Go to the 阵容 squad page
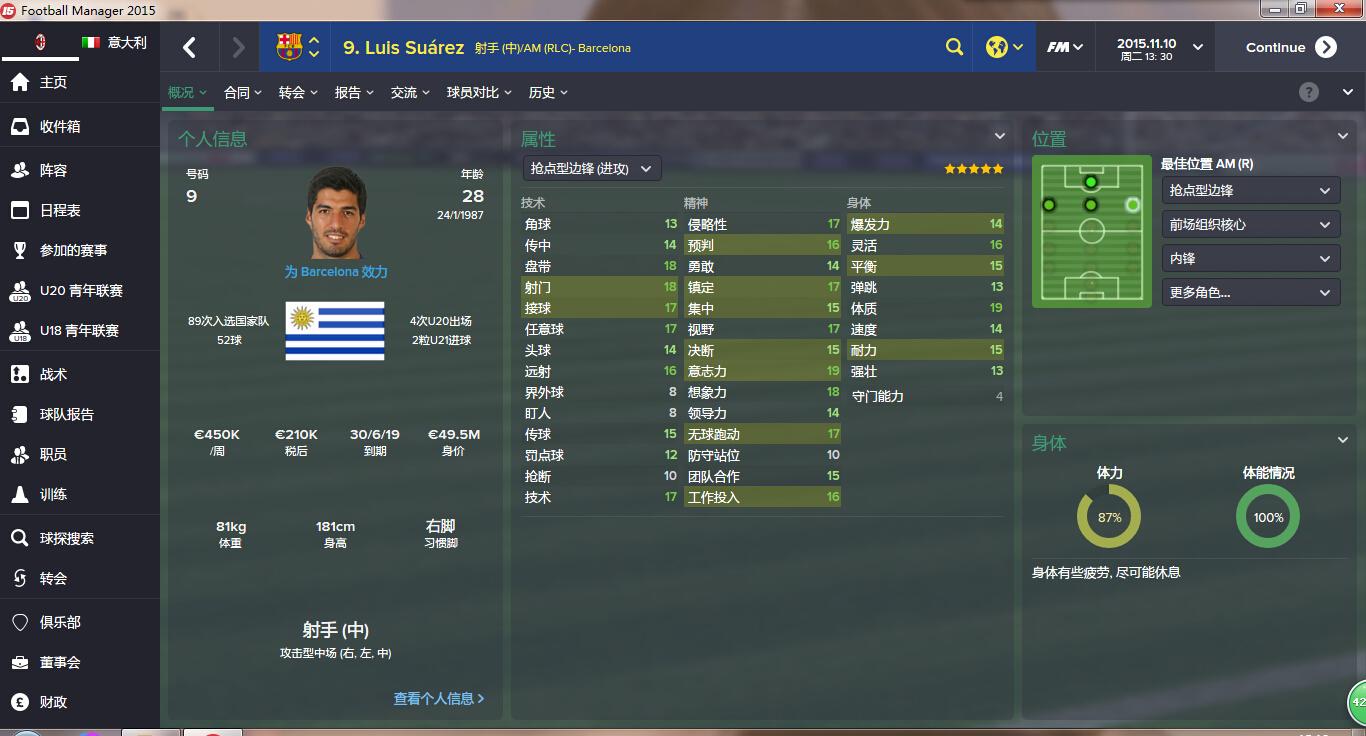The width and height of the screenshot is (1366, 736). [53, 171]
